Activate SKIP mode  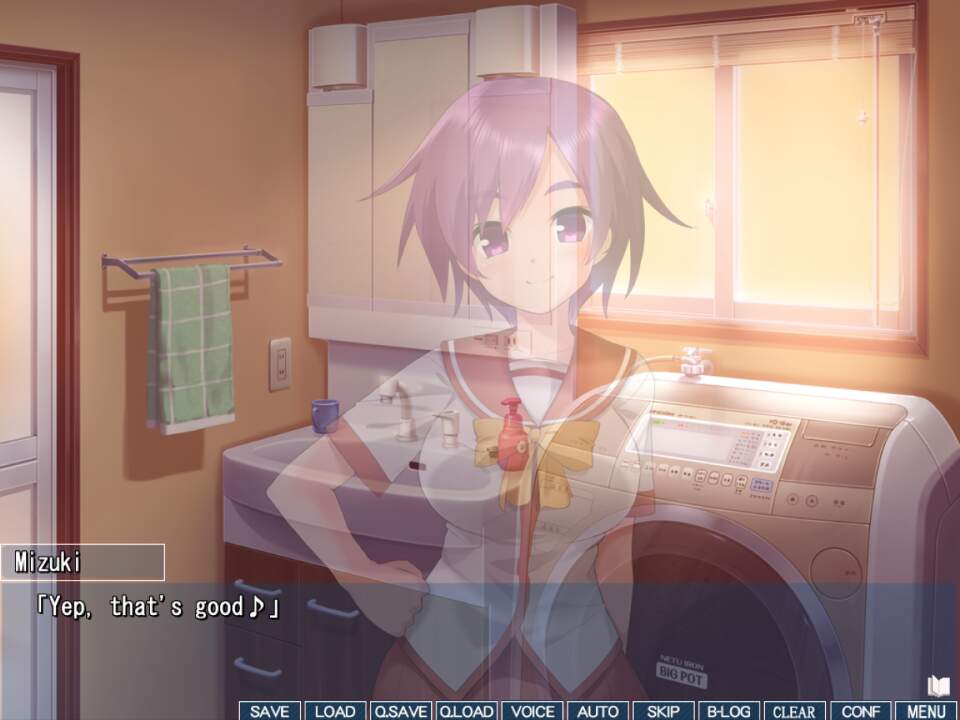click(x=663, y=711)
